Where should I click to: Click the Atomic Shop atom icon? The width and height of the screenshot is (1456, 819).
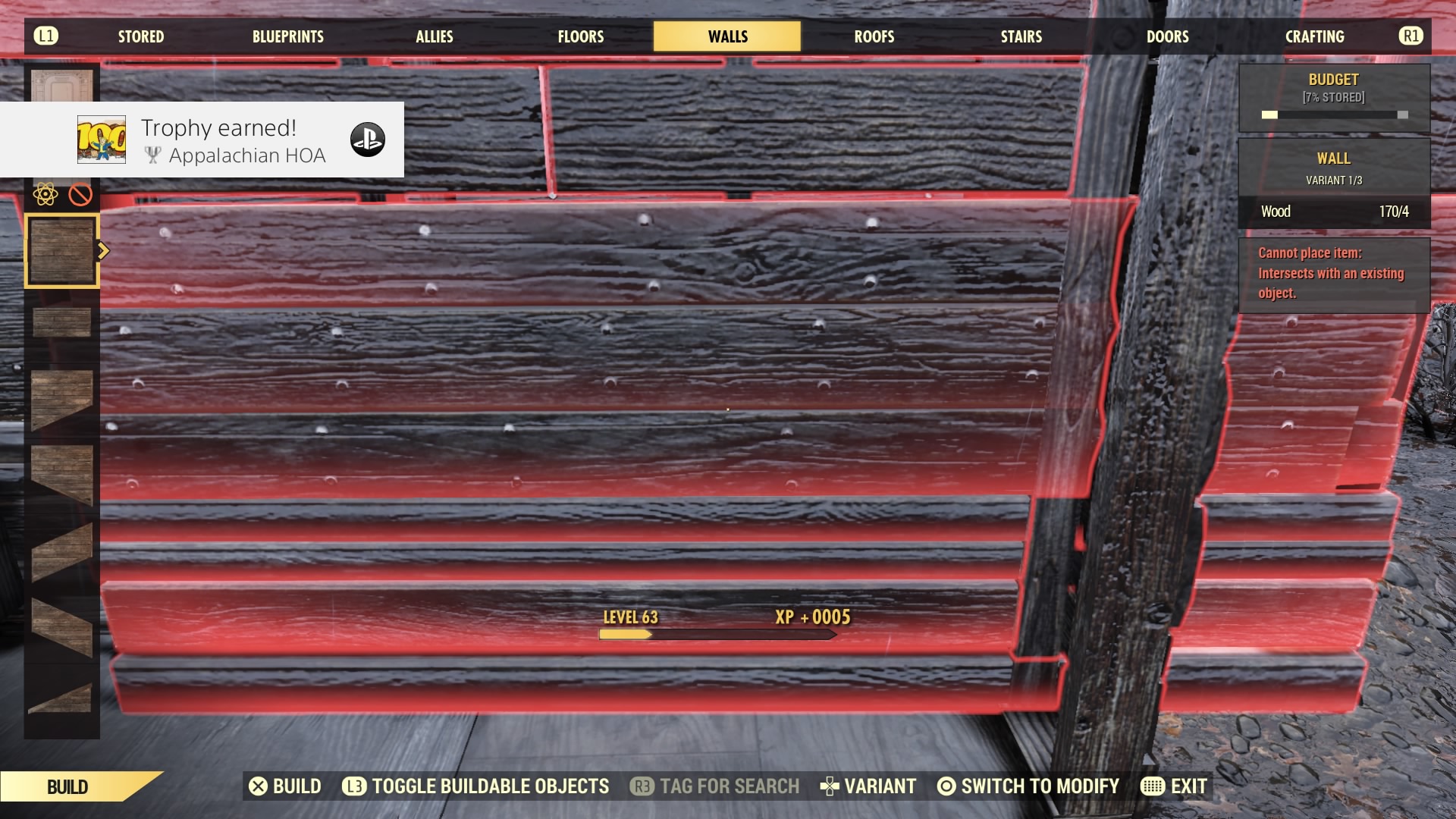click(x=45, y=195)
